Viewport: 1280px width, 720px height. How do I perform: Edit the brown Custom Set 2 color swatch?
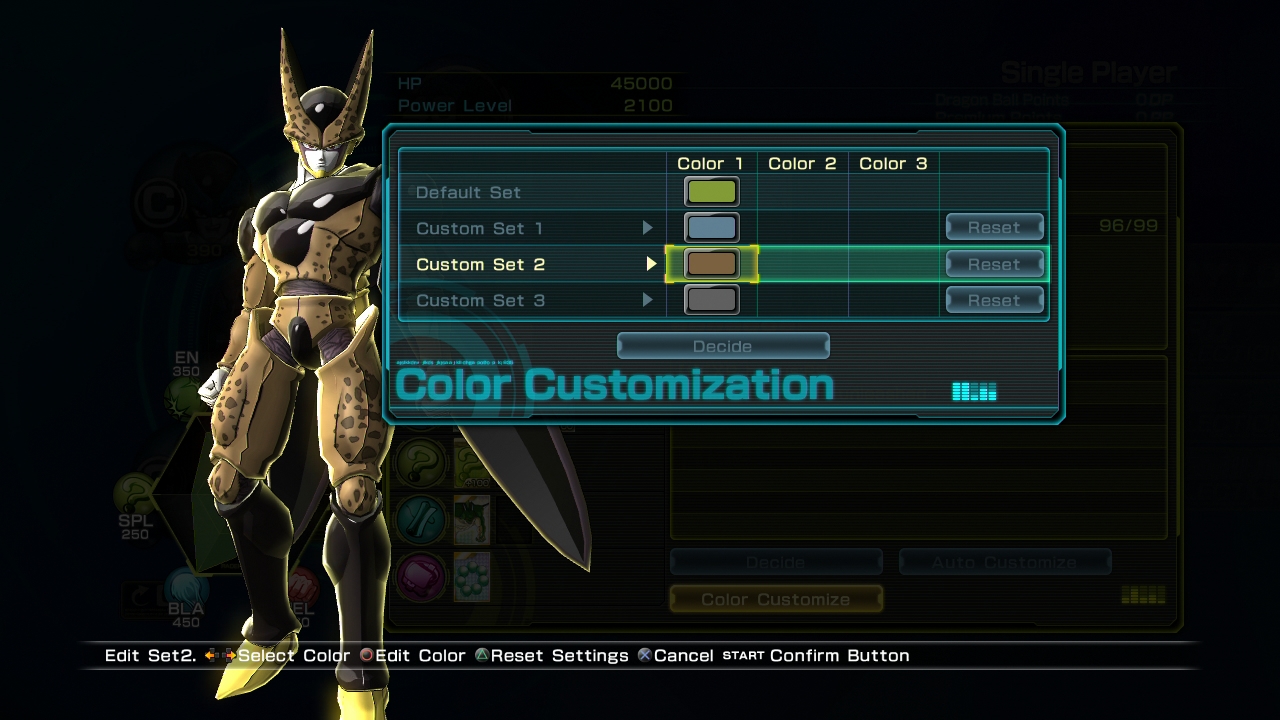711,264
